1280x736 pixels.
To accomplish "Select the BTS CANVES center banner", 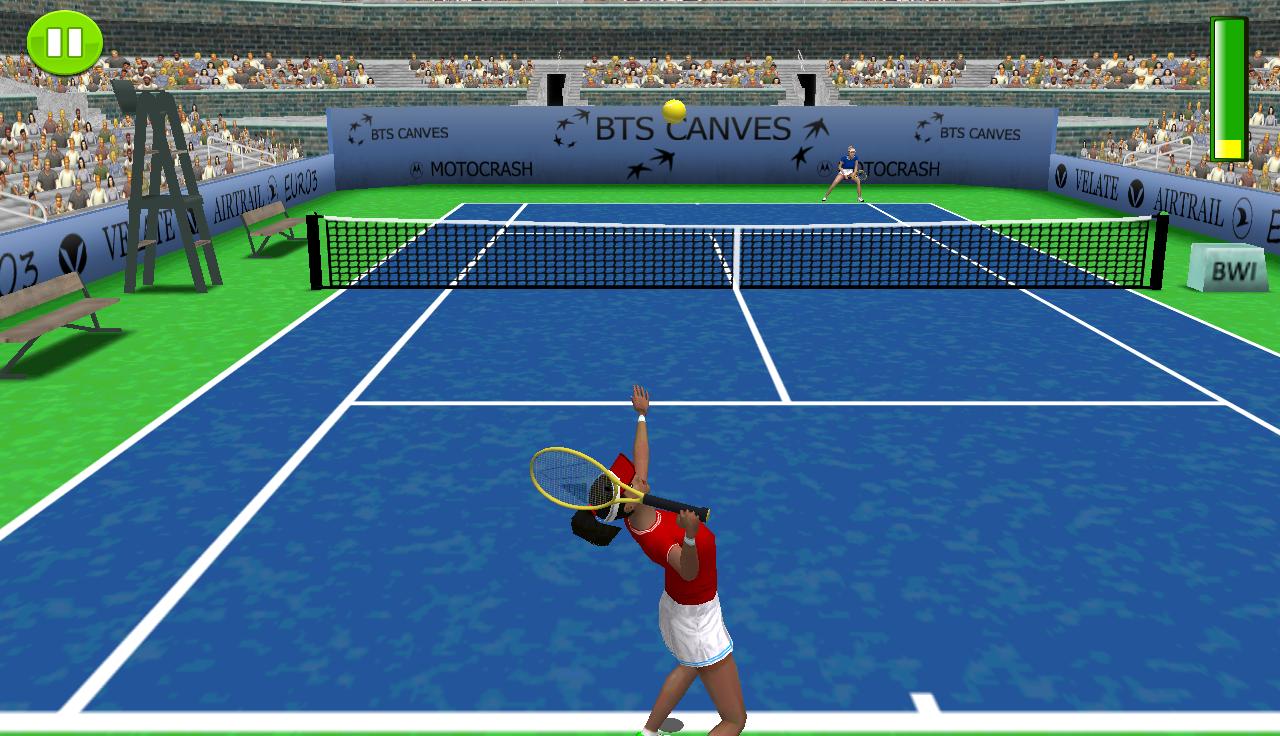I will tap(685, 127).
